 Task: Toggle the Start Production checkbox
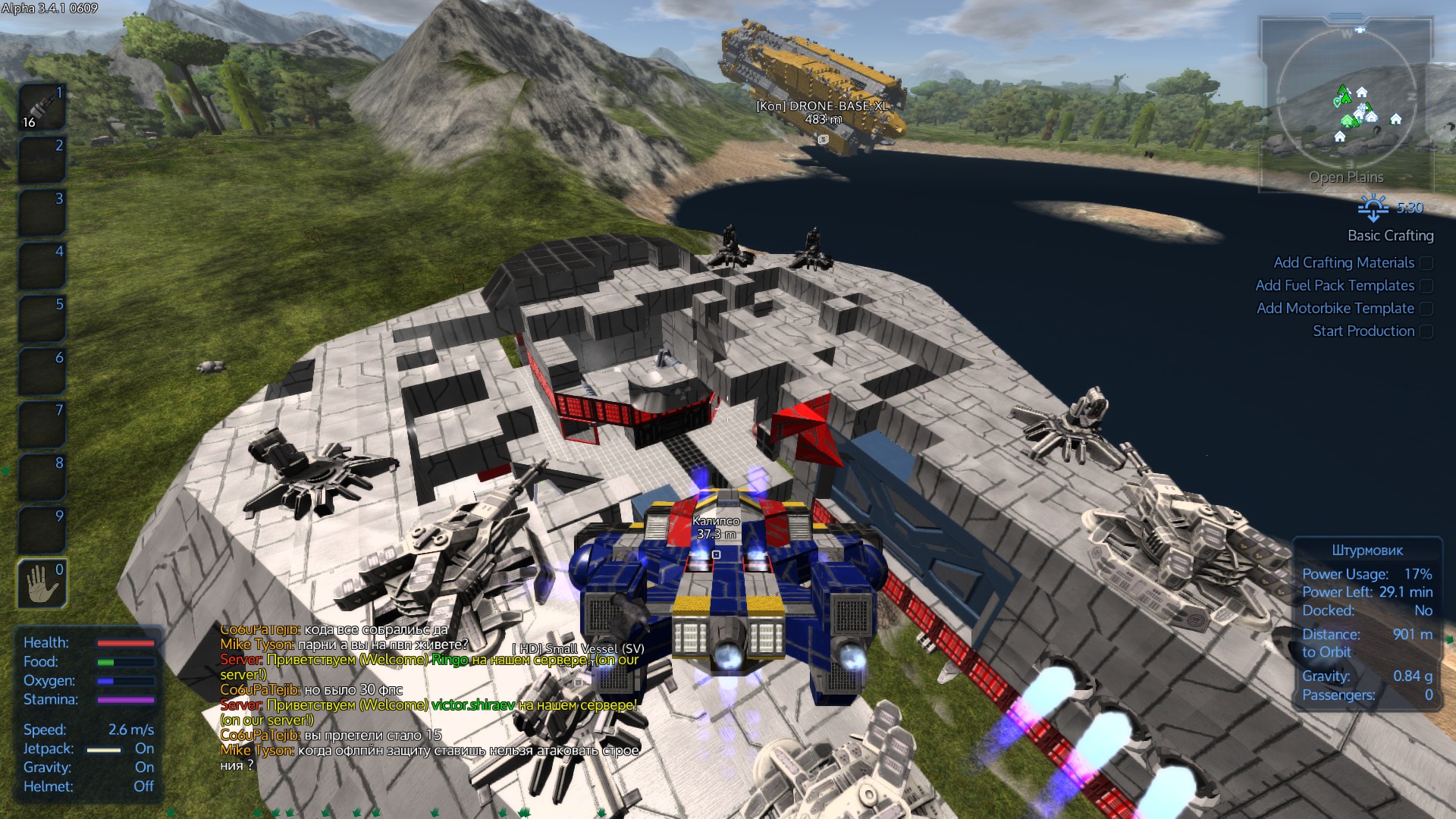pyautogui.click(x=1426, y=331)
